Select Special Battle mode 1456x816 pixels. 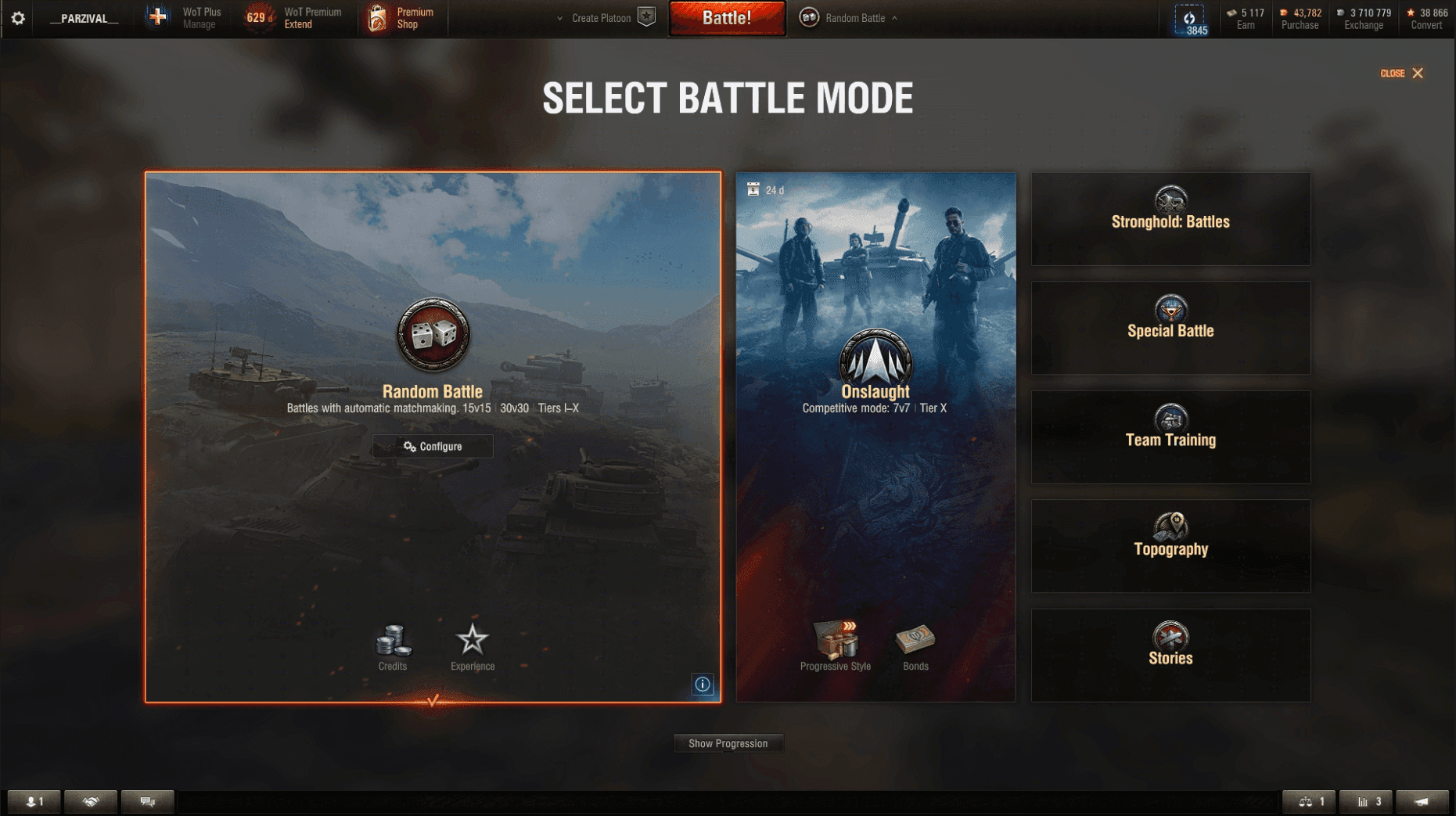[1170, 328]
